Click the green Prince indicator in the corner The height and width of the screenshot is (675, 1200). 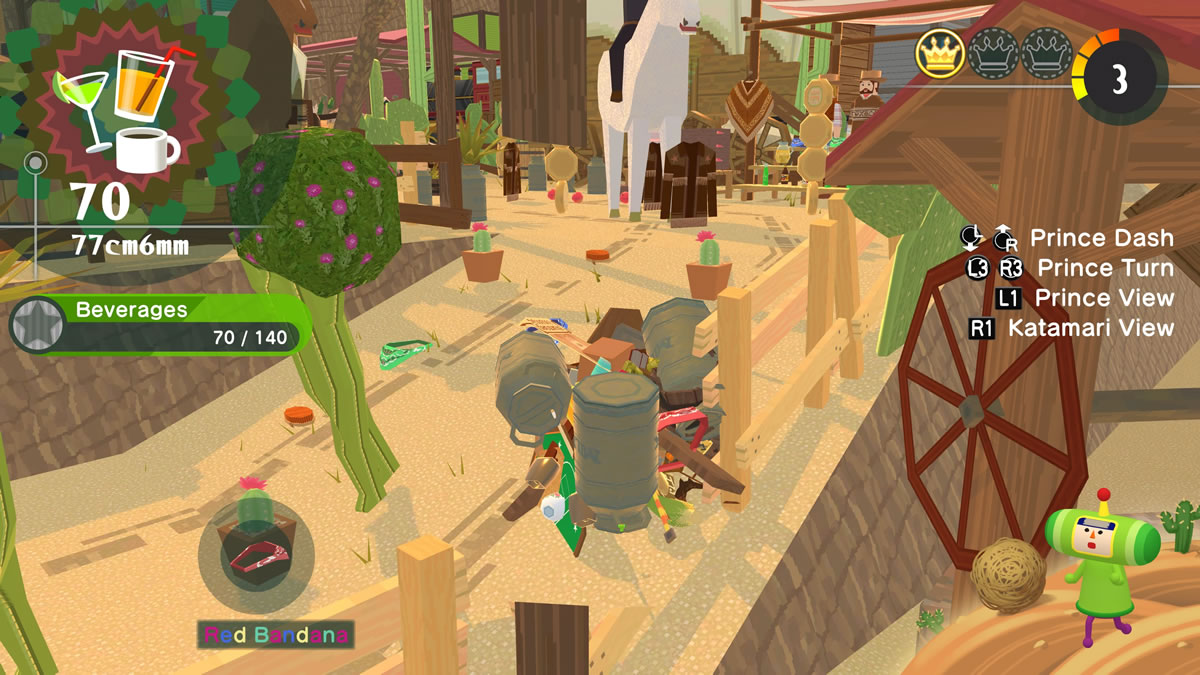1101,561
